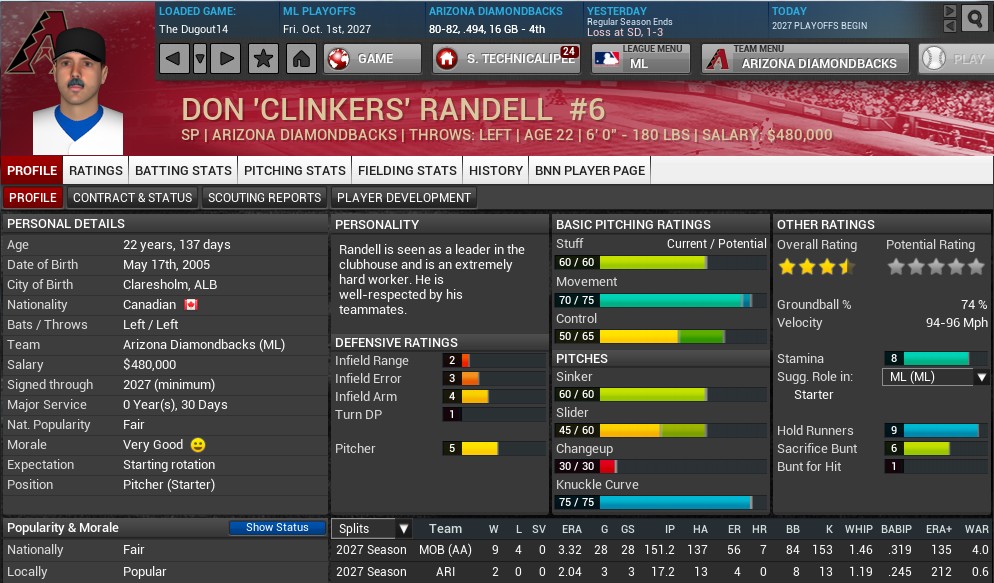
Task: Select Contract & Status sub-tab
Action: (132, 197)
